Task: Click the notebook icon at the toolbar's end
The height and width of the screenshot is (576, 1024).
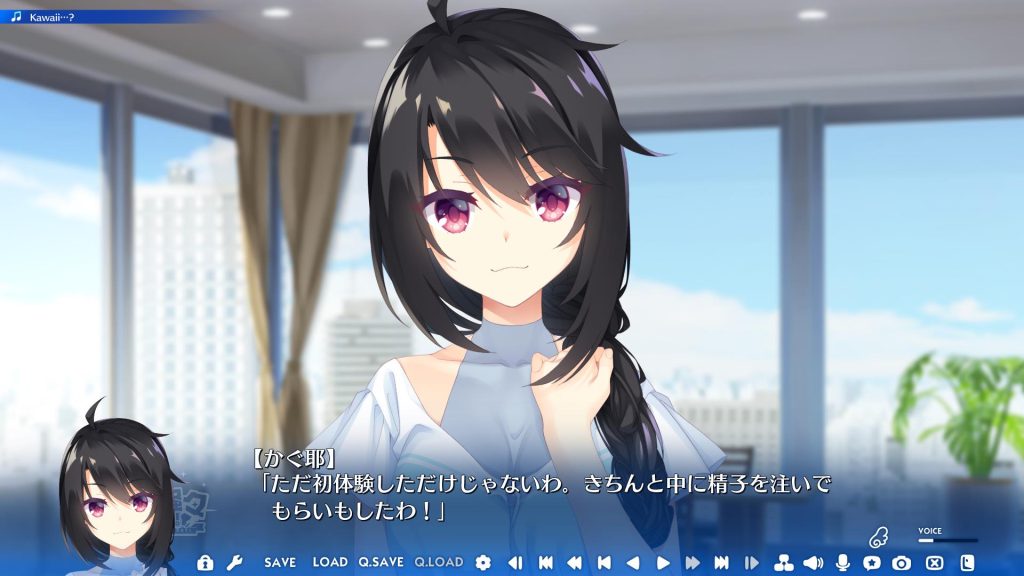Action: (967, 563)
